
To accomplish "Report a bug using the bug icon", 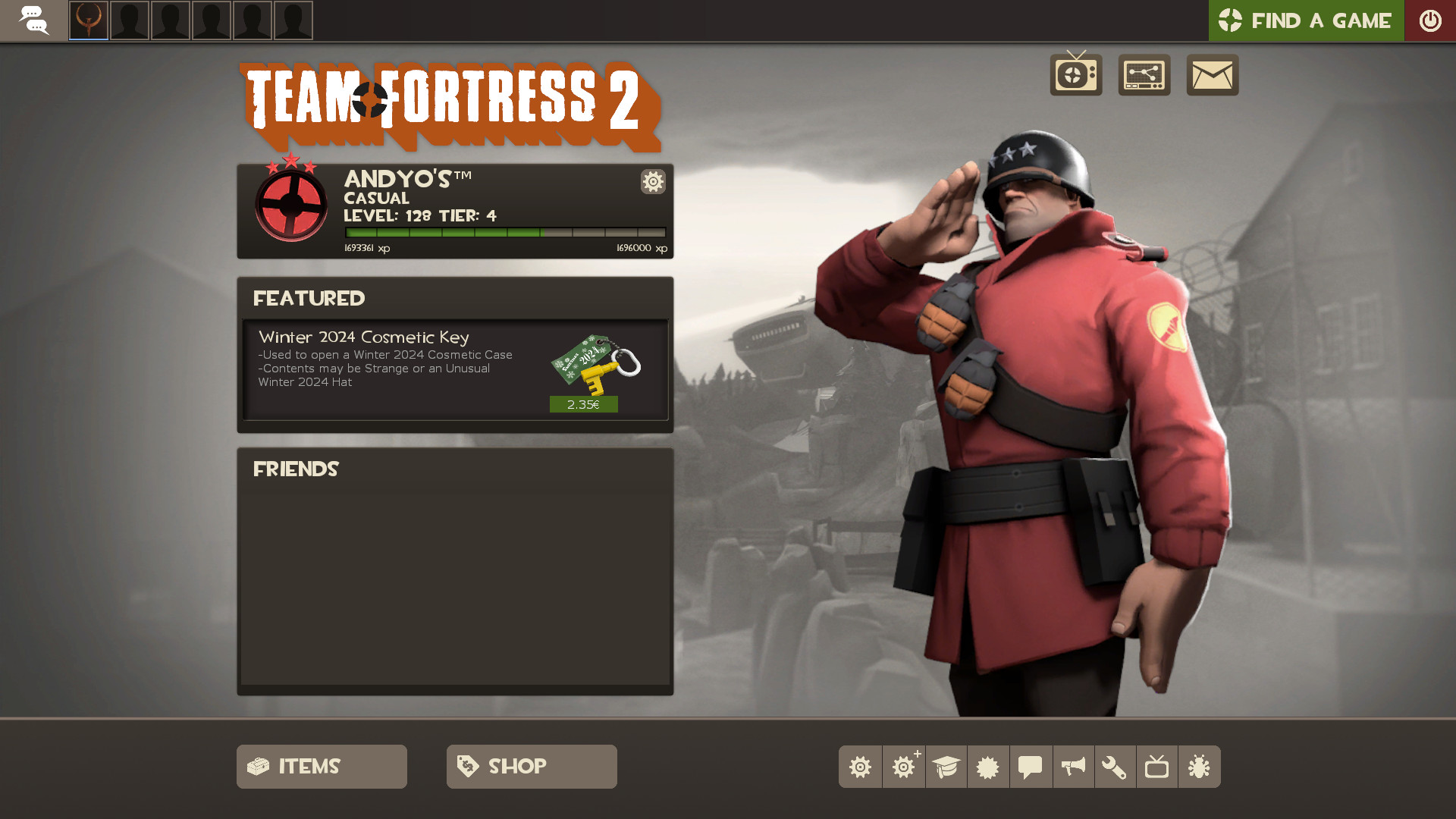I will coord(1200,767).
